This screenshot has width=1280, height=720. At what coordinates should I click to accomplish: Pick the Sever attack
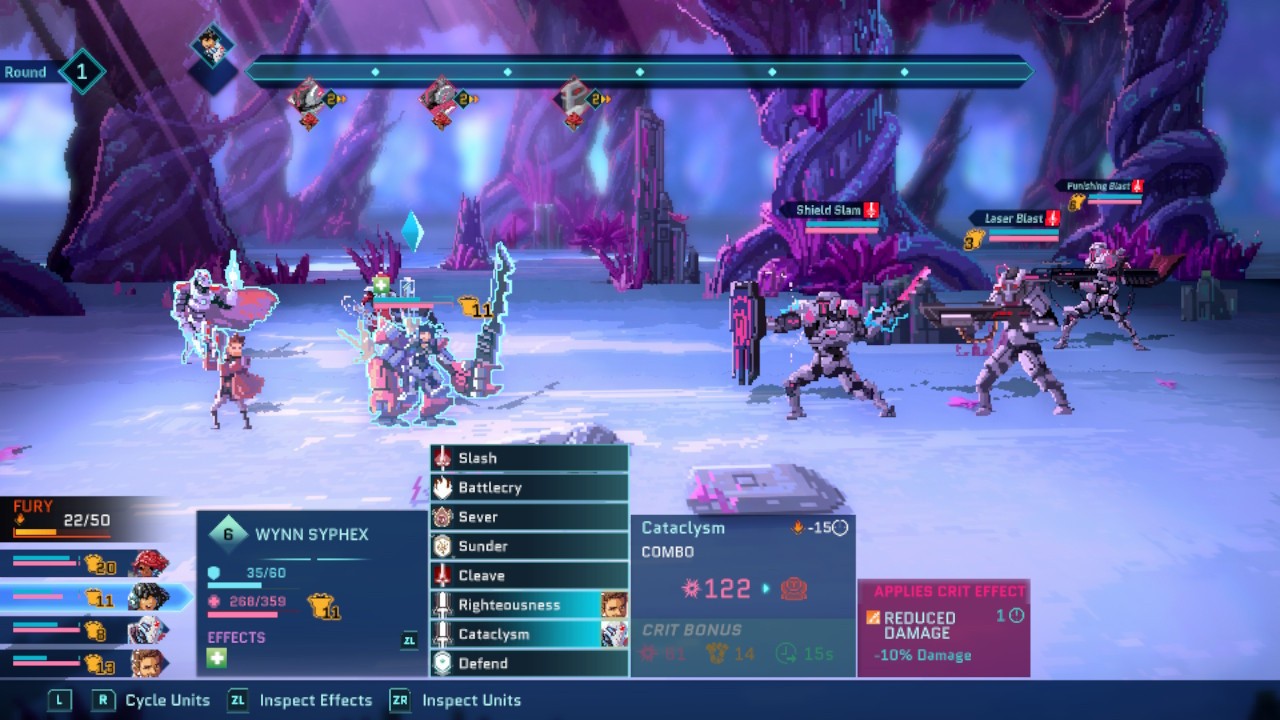[x=529, y=517]
